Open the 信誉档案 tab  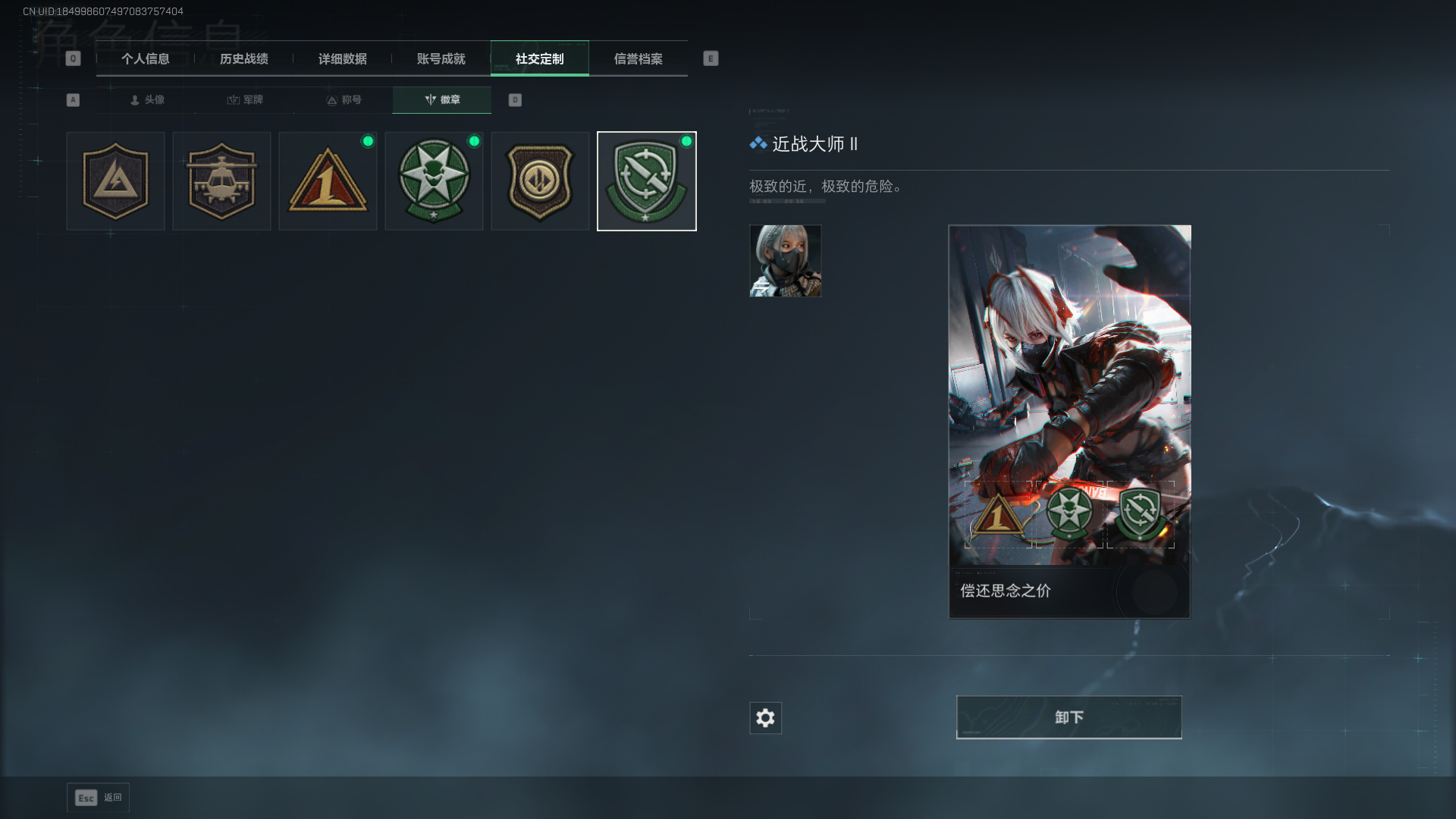638,59
